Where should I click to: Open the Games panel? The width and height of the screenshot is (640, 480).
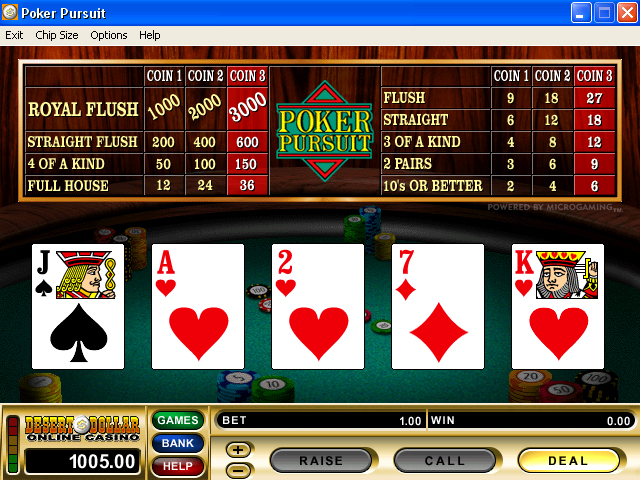point(177,420)
